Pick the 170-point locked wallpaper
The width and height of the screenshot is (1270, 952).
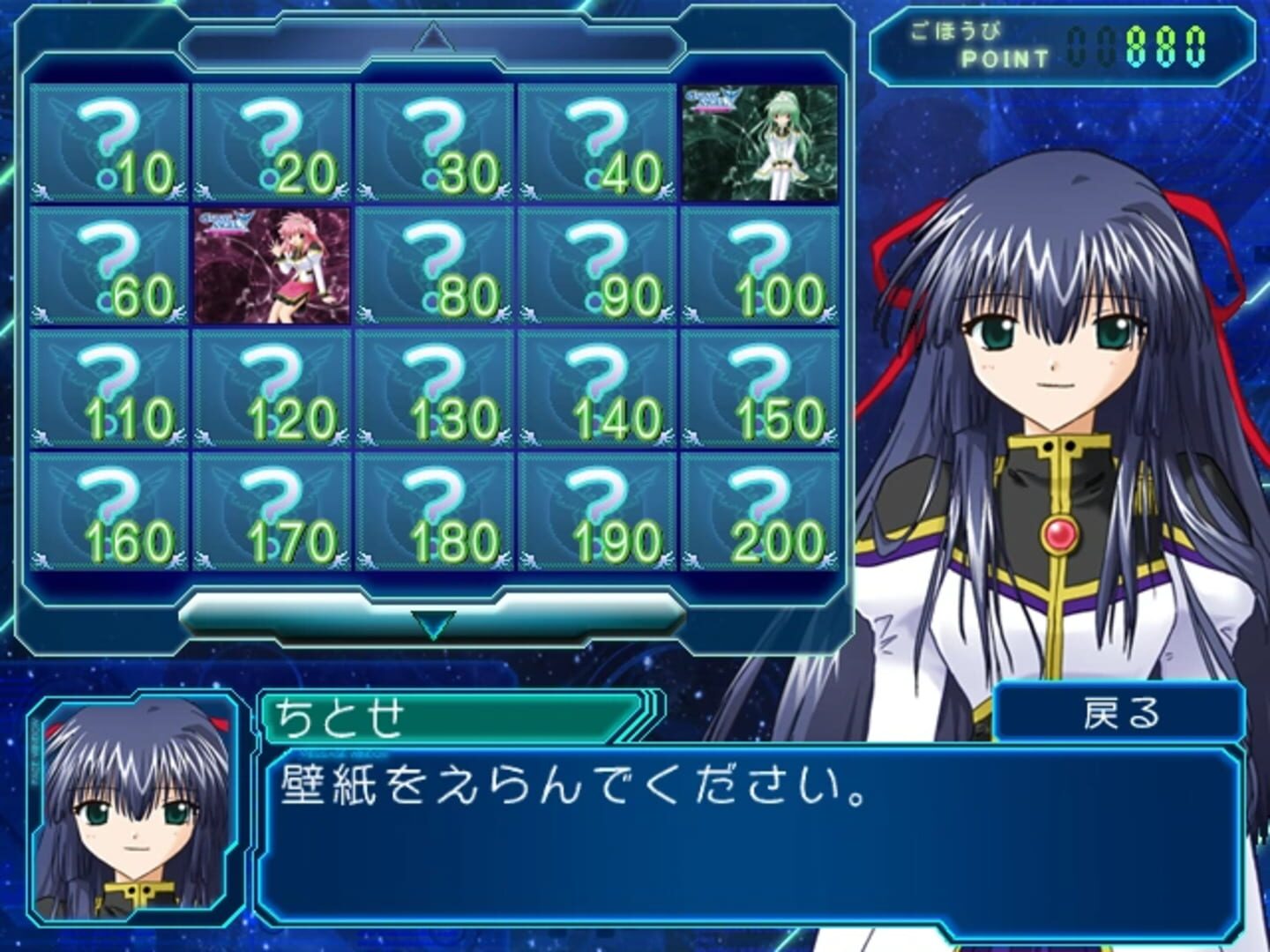pyautogui.click(x=273, y=511)
